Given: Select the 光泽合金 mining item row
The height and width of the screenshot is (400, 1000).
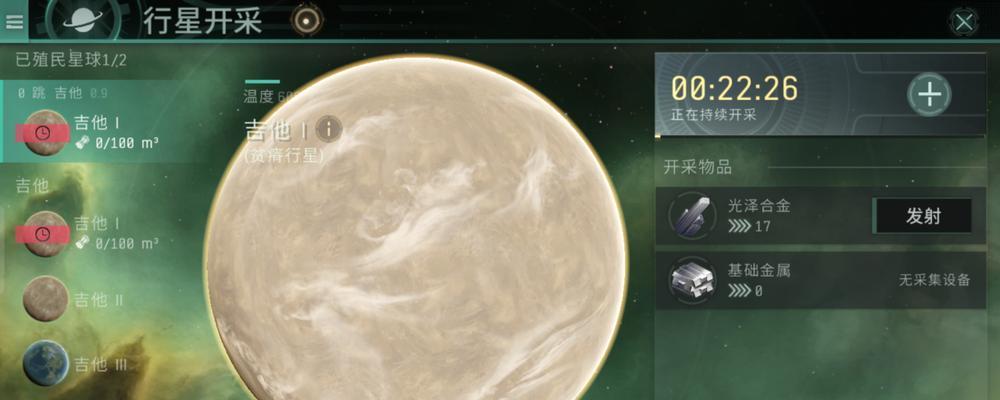Looking at the screenshot, I should (x=765, y=215).
